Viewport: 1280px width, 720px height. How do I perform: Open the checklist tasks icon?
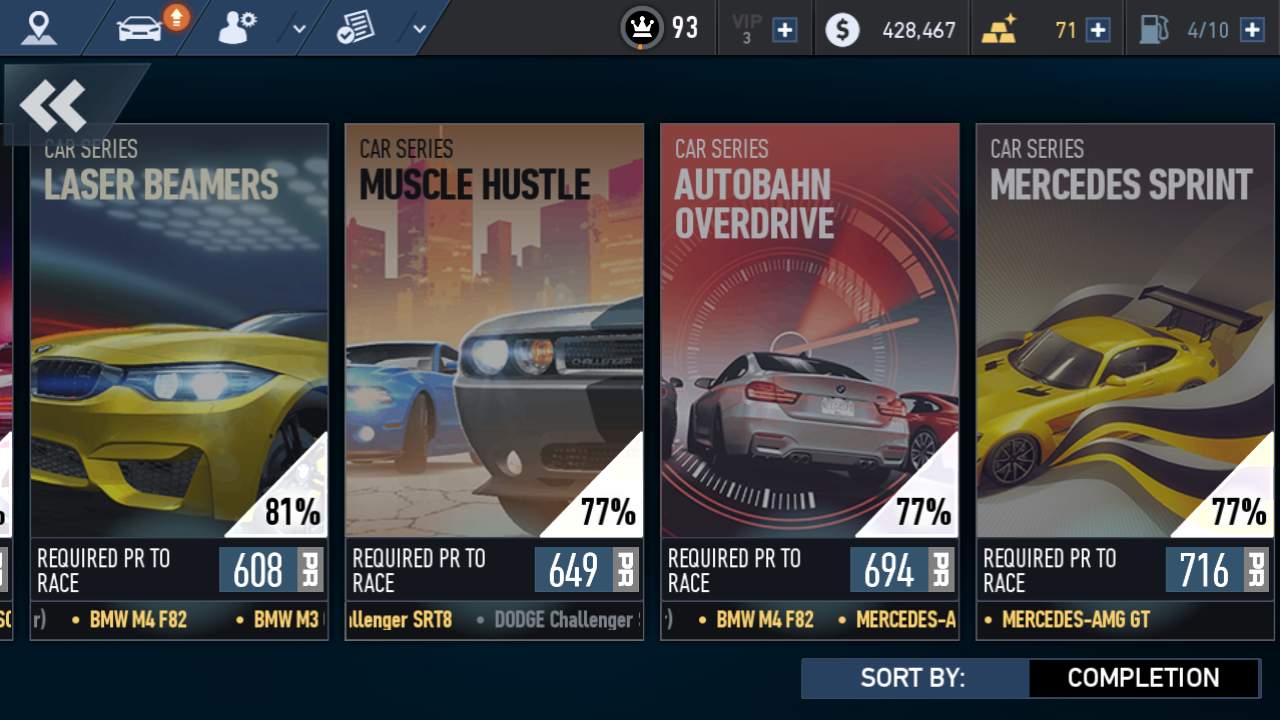[355, 27]
